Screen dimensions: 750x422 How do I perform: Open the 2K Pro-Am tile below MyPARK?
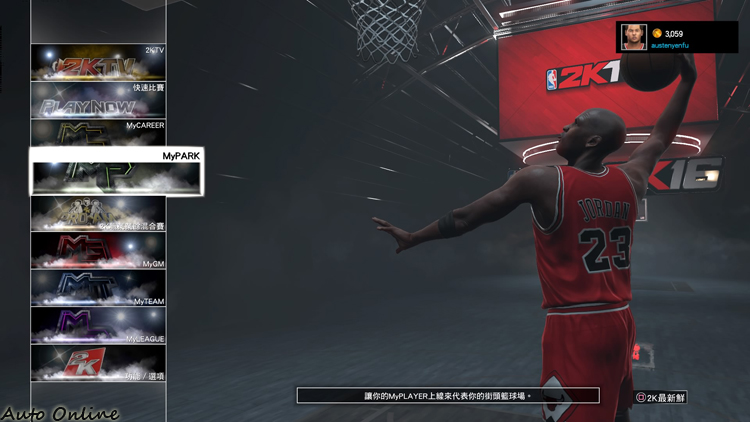pyautogui.click(x=98, y=214)
